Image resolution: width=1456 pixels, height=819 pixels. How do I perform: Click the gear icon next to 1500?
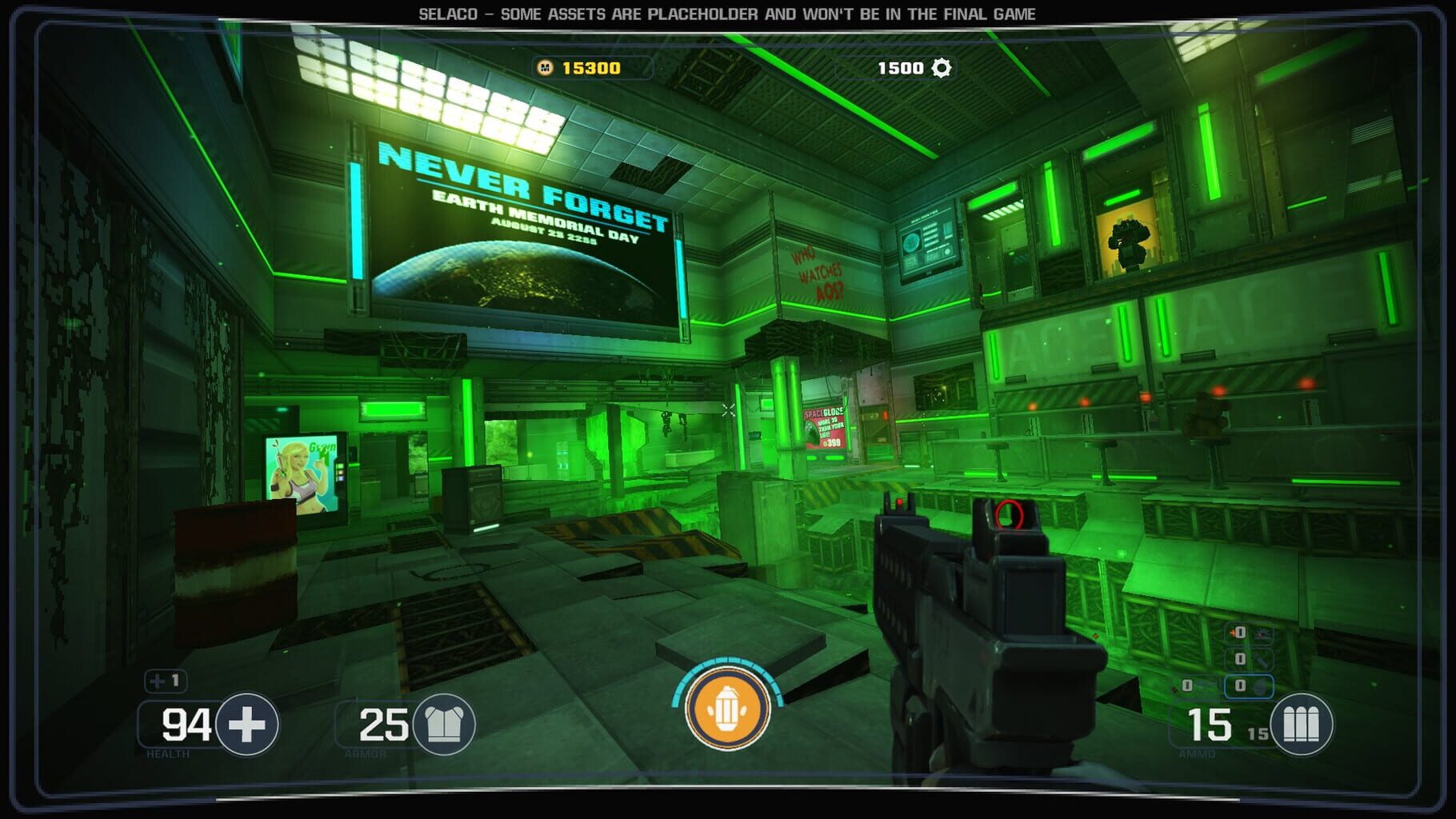coord(941,69)
